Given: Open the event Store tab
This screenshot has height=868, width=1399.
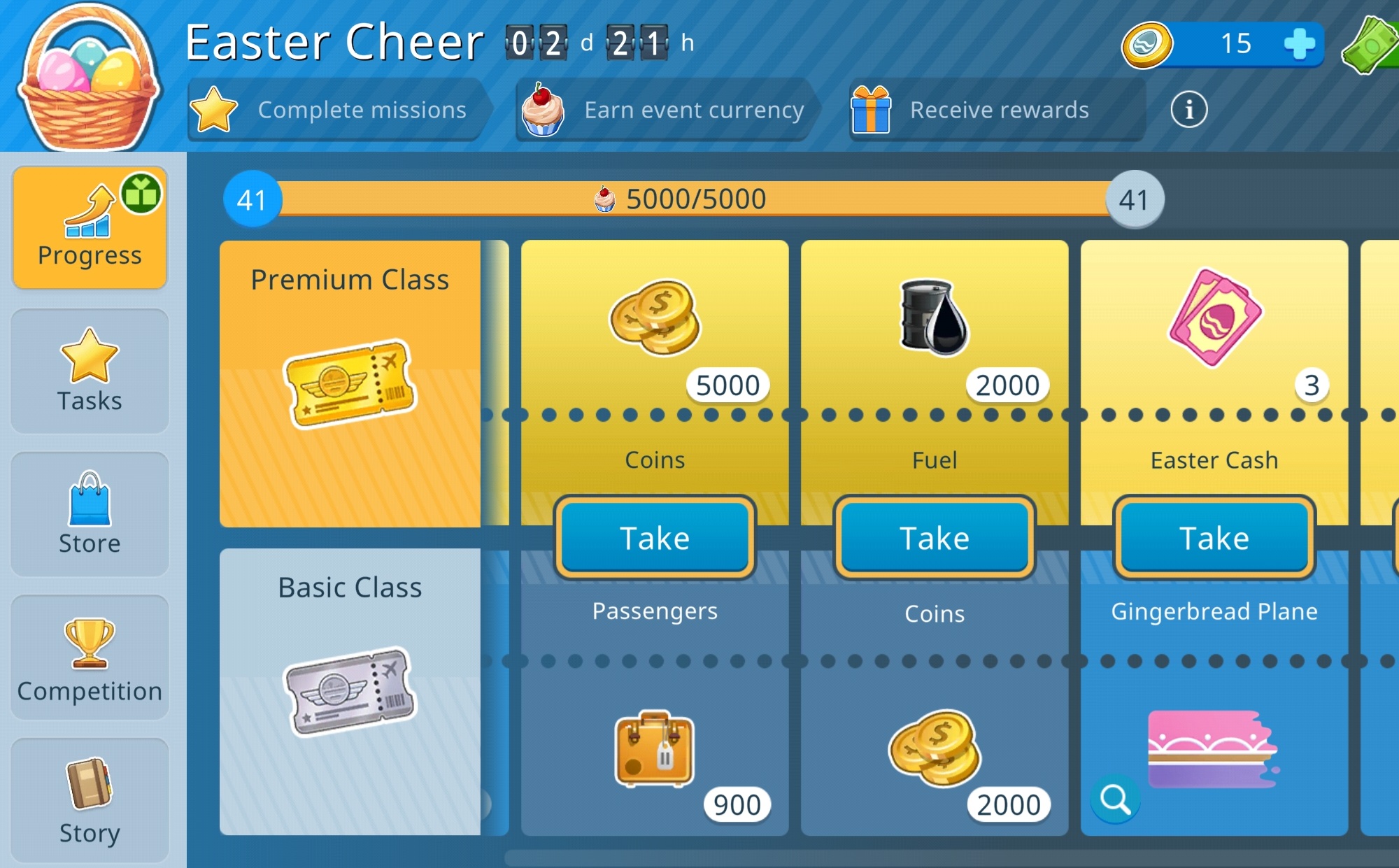Looking at the screenshot, I should coord(90,514).
